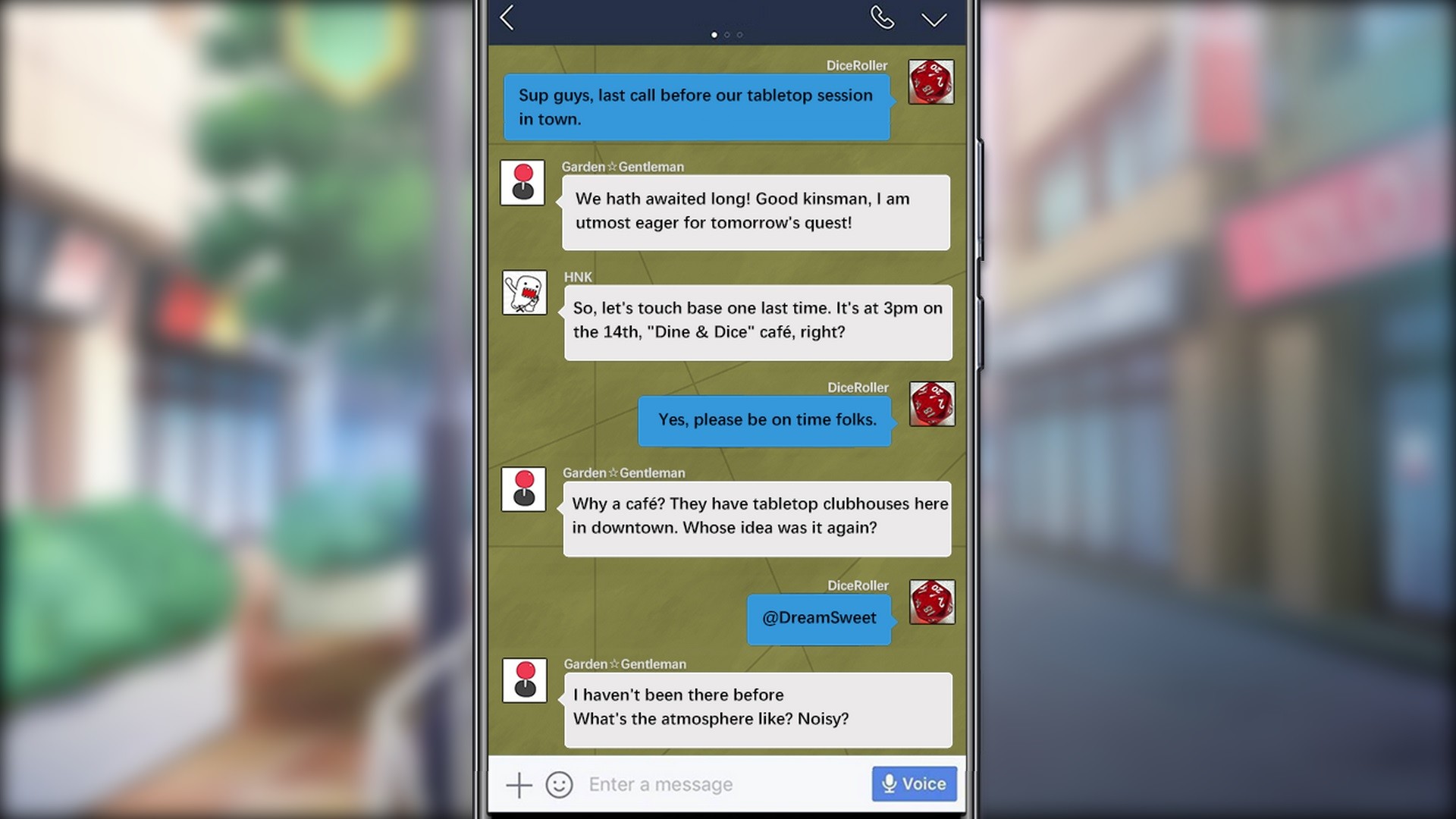Viewport: 1456px width, 819px height.
Task: Click the d20 avatar beside @DreamSweet message
Action: point(932,601)
